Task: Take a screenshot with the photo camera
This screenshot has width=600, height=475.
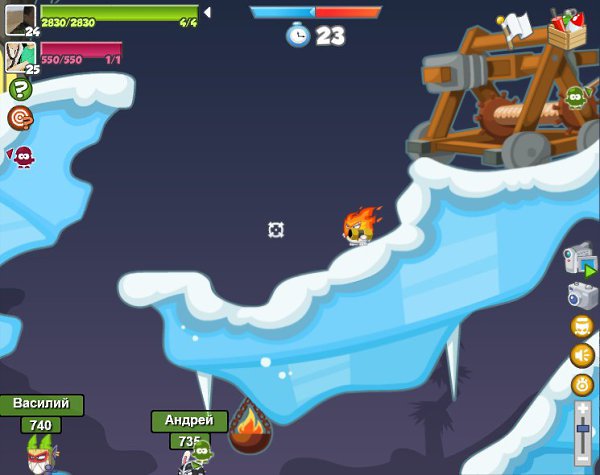Action: [x=582, y=295]
